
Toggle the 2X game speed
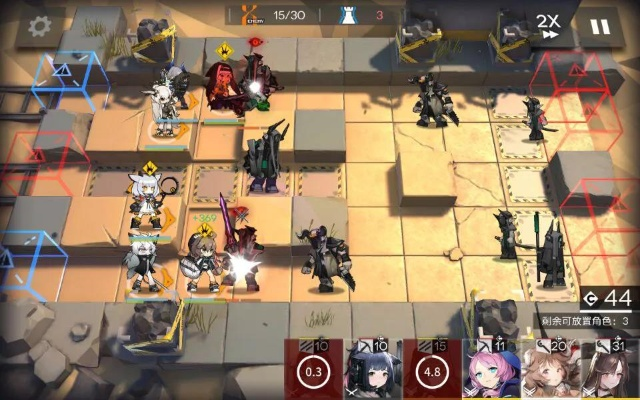tap(547, 26)
